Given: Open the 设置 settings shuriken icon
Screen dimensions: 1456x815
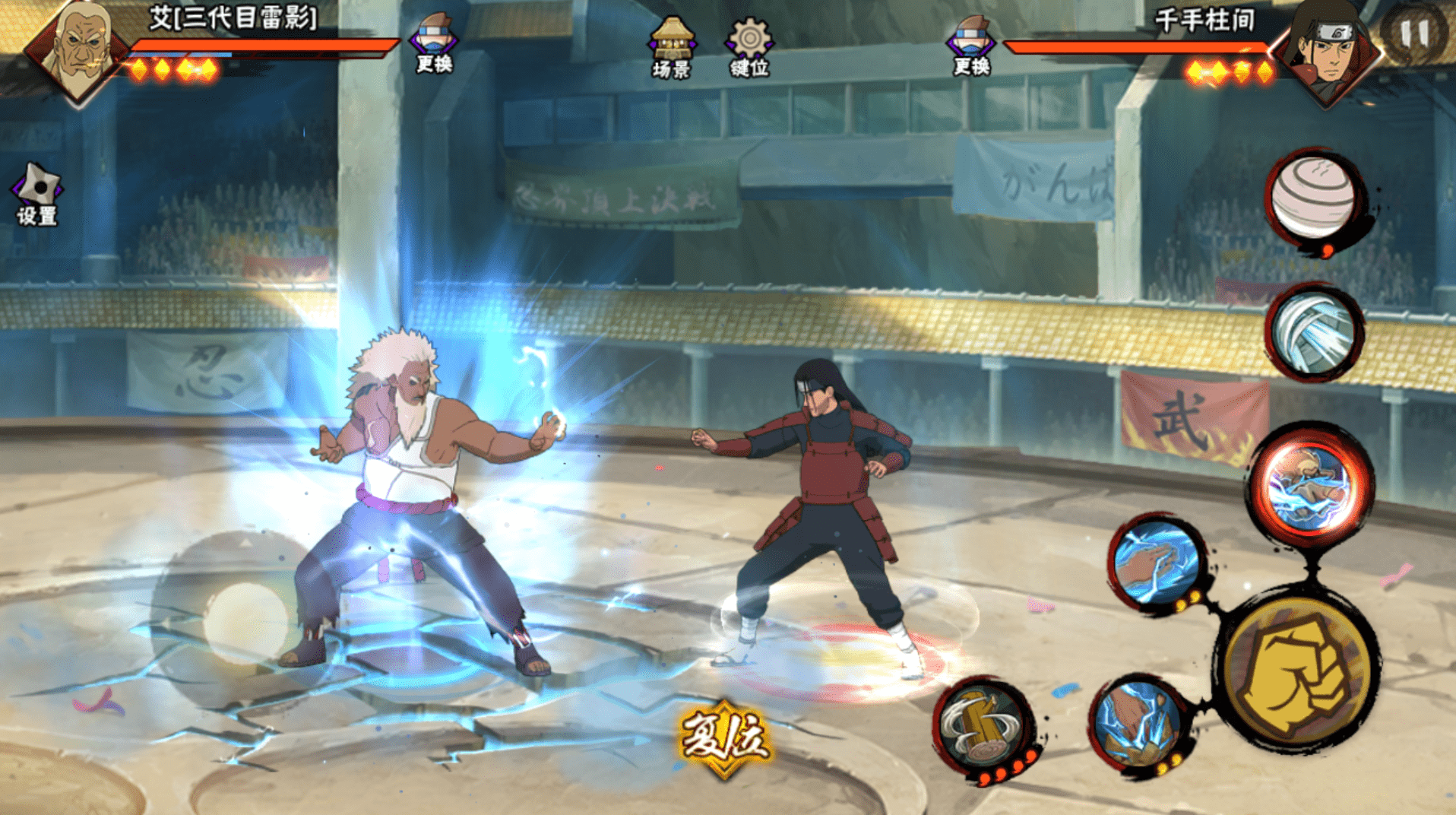Looking at the screenshot, I should coord(37,192).
